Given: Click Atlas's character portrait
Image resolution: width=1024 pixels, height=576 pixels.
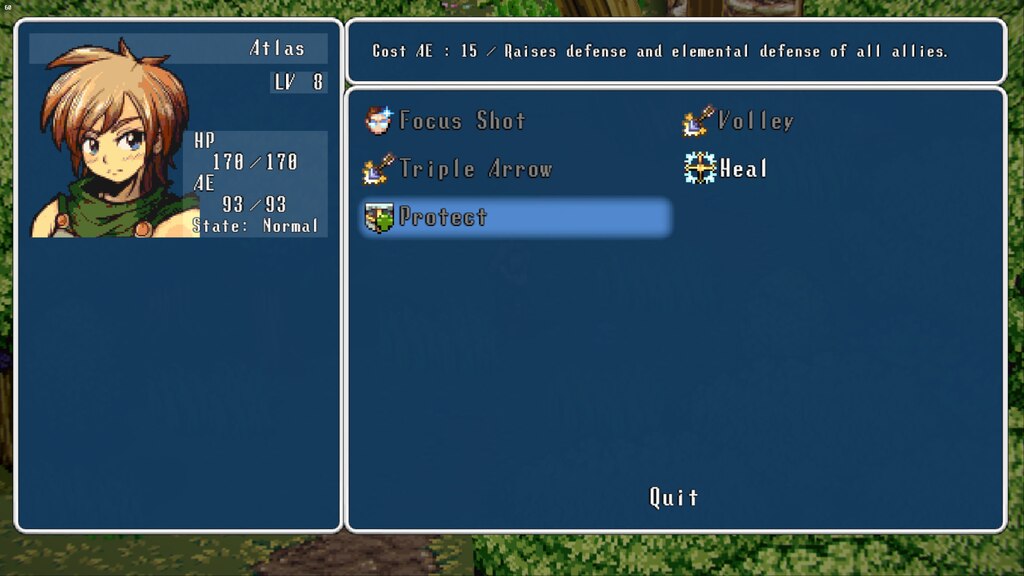Looking at the screenshot, I should 110,140.
